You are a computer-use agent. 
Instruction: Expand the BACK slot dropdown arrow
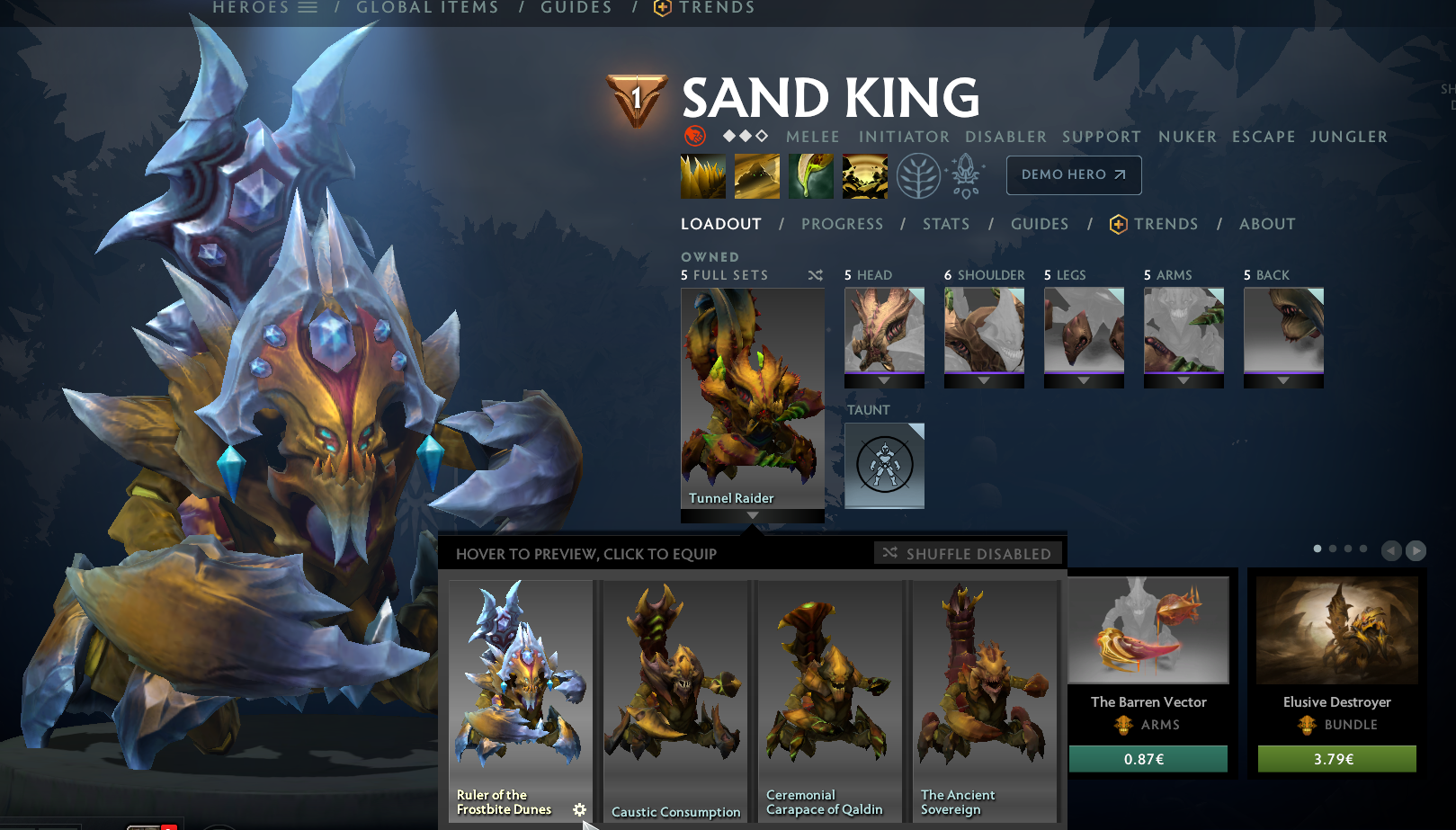1283,381
